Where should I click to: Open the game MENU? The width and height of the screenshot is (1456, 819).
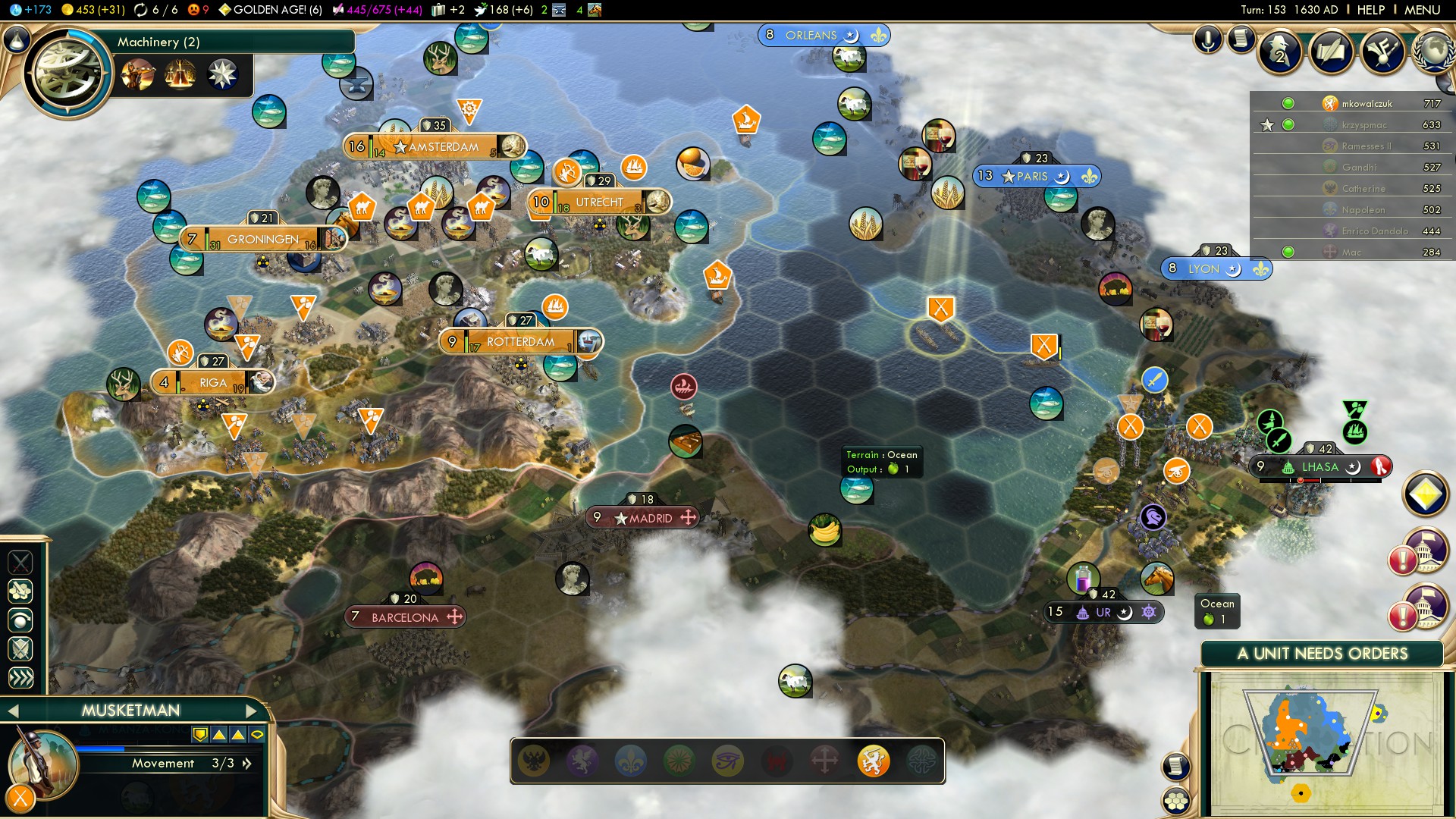tap(1421, 10)
